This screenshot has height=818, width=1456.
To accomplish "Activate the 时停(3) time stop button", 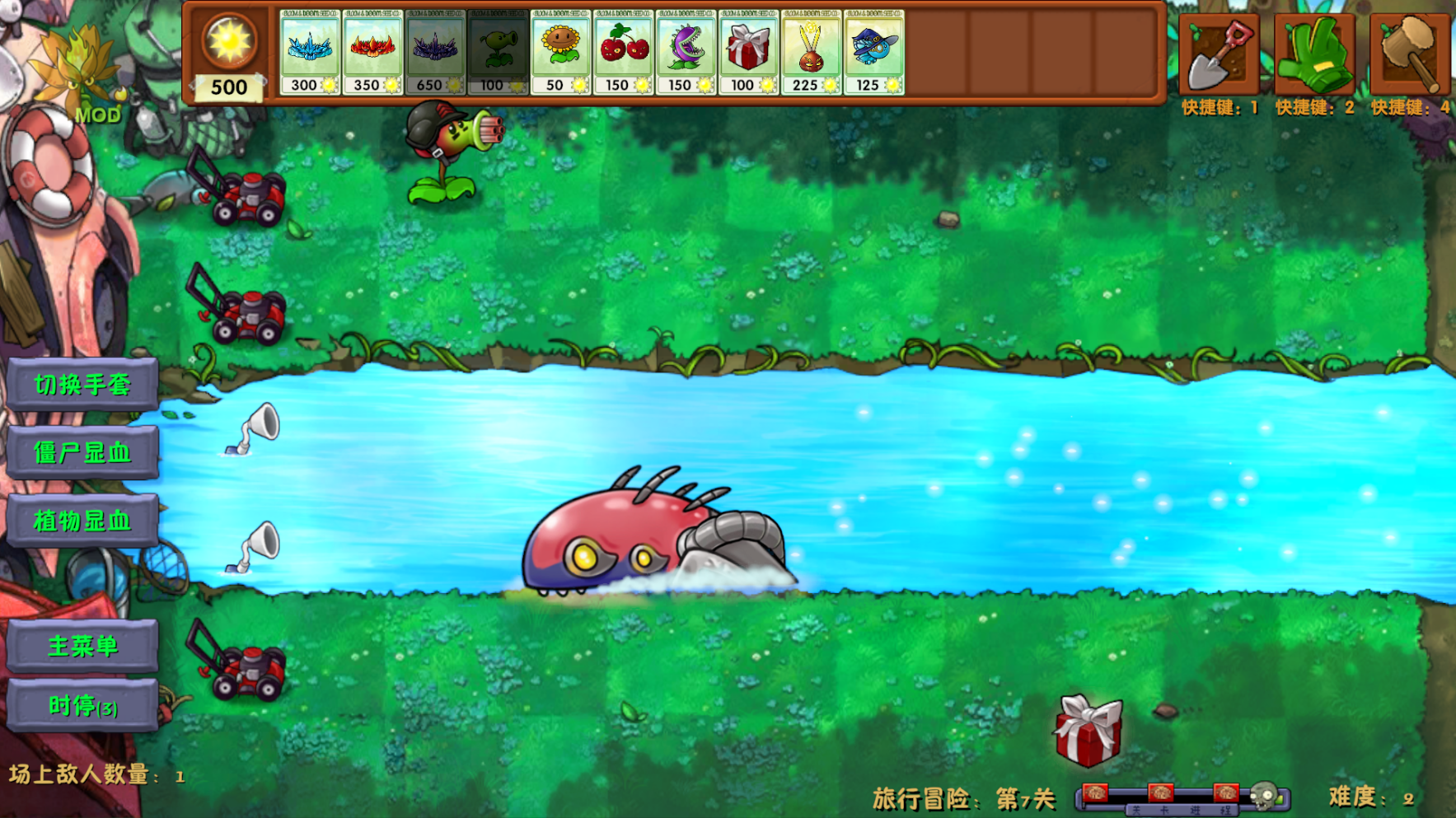I will click(82, 706).
